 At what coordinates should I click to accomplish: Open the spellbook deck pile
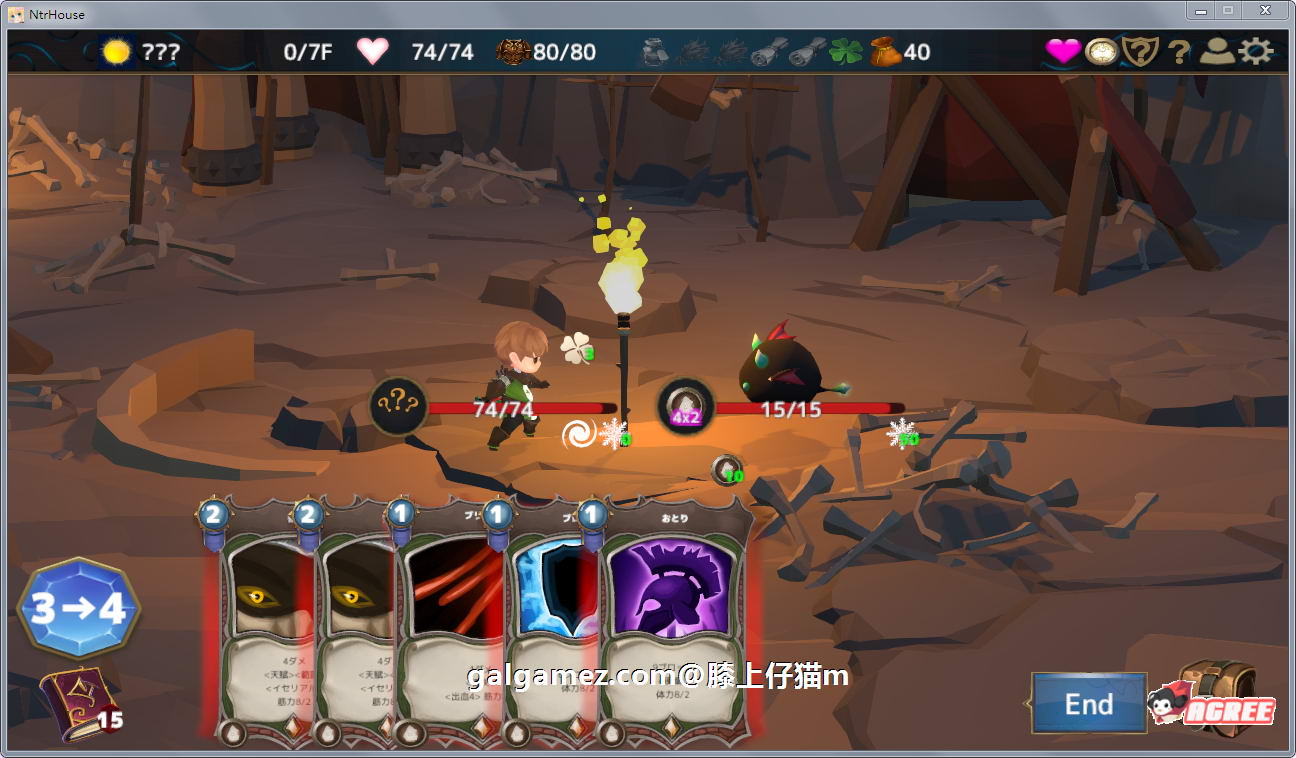[x=75, y=703]
